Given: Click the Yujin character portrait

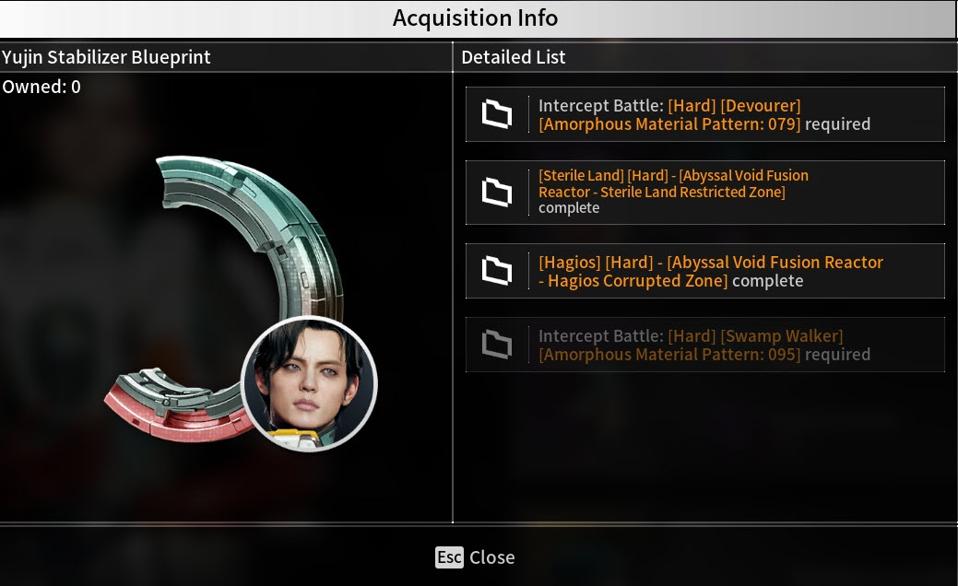Looking at the screenshot, I should point(310,383).
